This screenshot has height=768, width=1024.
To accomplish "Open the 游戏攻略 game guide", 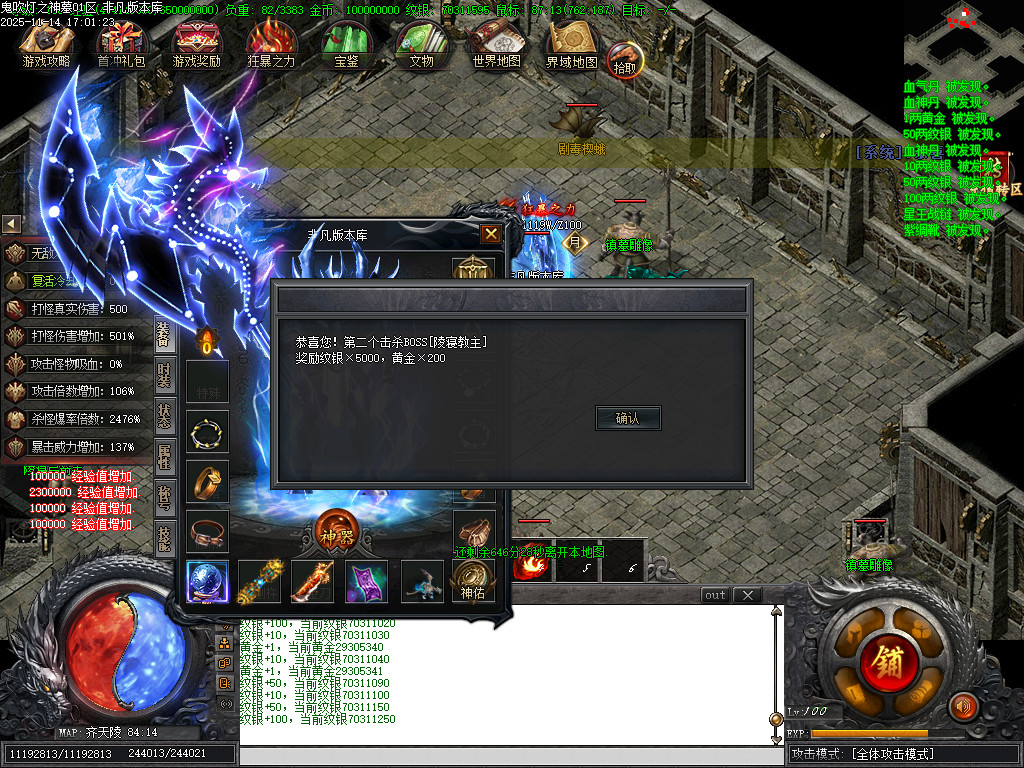I will pyautogui.click(x=46, y=45).
